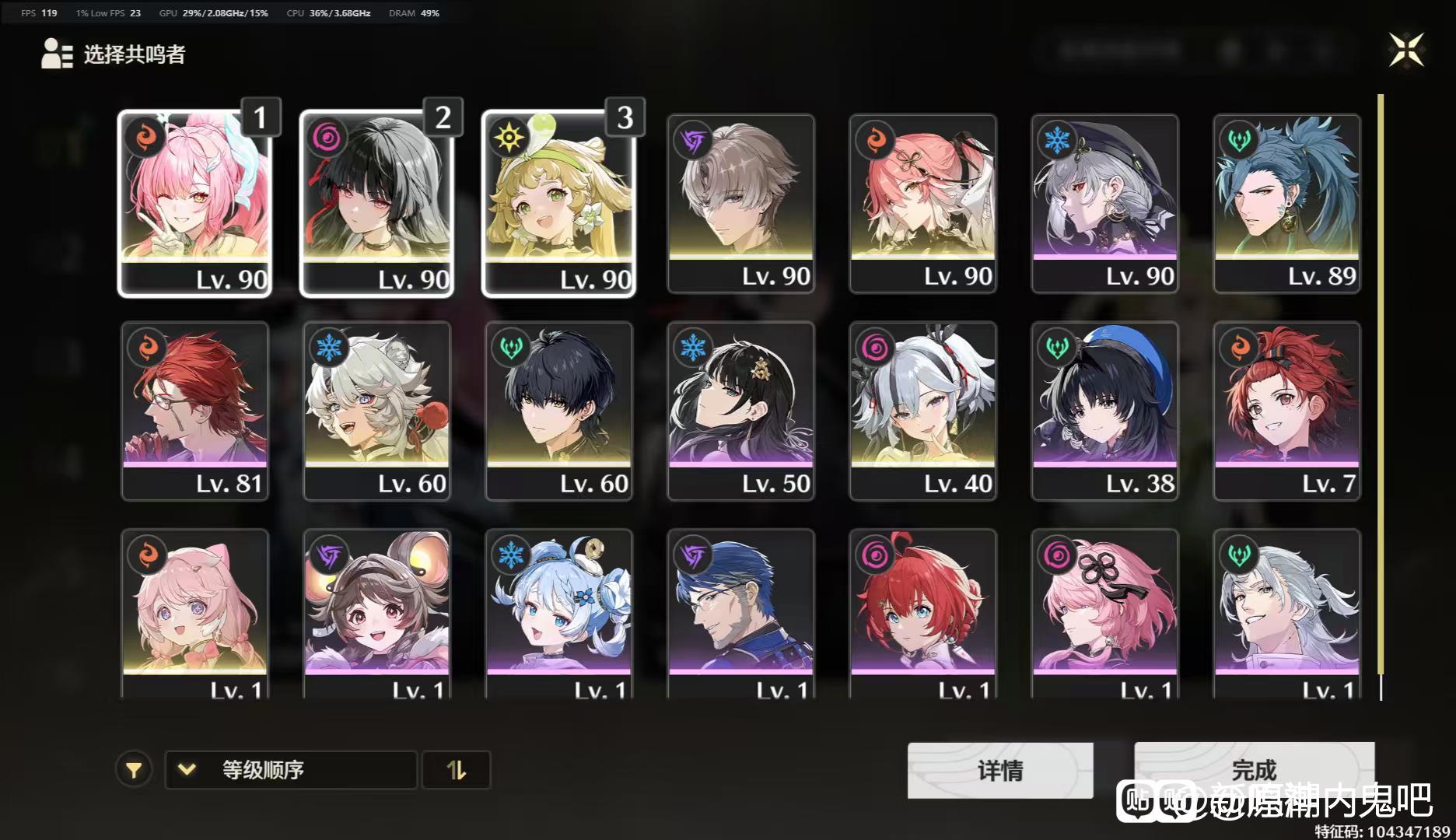Screen dimensions: 1456x840
Task: Select the black-haired character marked slot 2
Action: [377, 202]
